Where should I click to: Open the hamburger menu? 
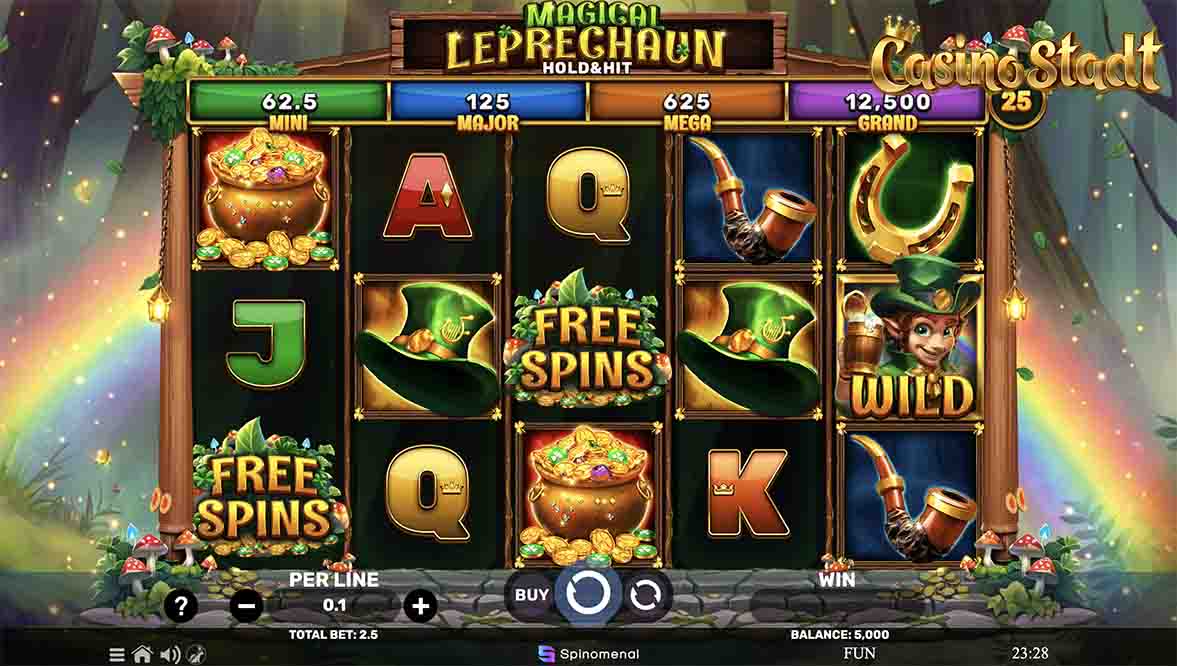(117, 655)
